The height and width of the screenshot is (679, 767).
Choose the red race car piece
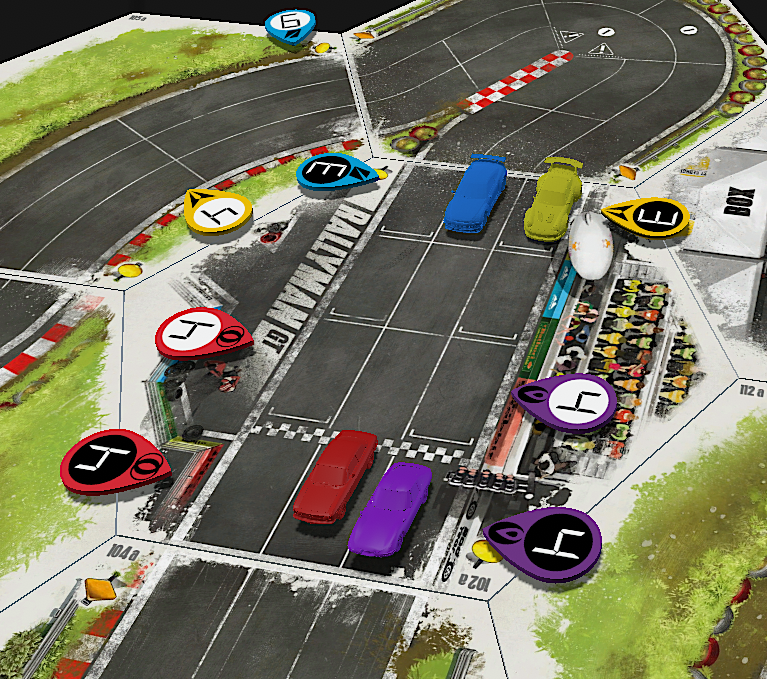pos(334,474)
